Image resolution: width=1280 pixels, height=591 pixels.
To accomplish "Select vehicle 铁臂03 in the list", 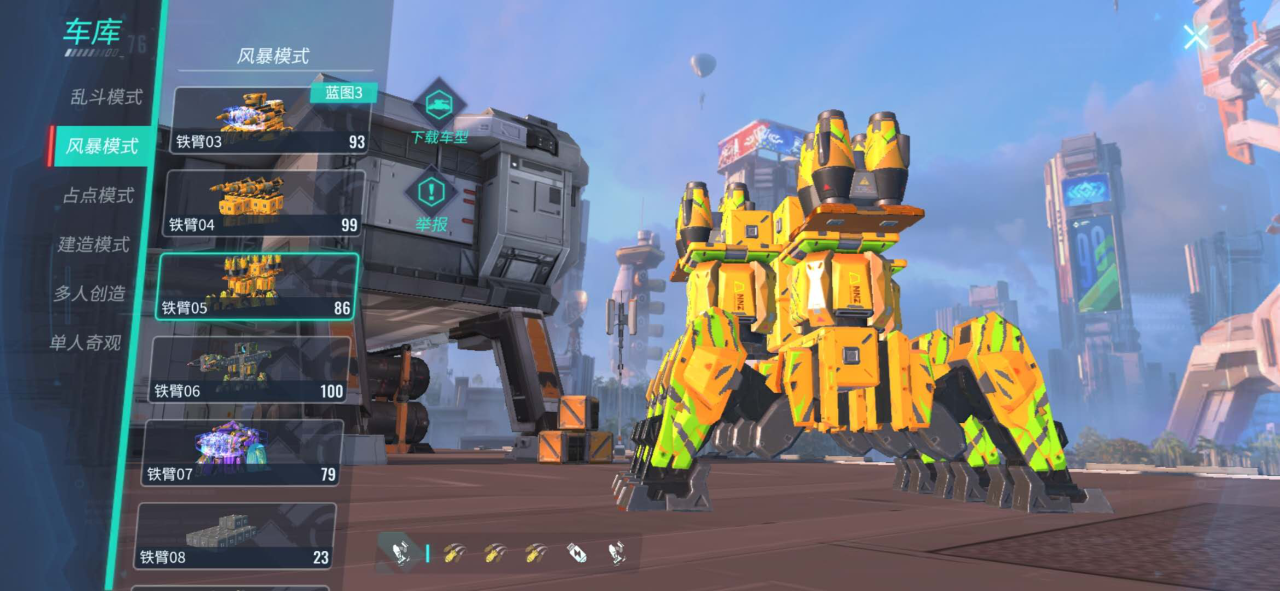I will tap(270, 120).
